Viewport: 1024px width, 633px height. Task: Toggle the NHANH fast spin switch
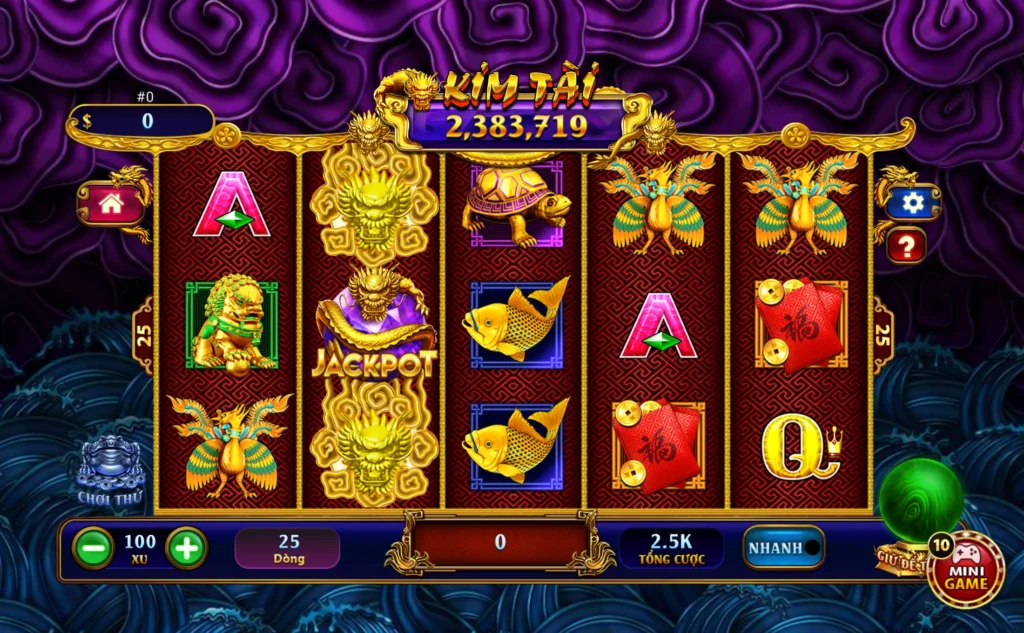[x=784, y=548]
